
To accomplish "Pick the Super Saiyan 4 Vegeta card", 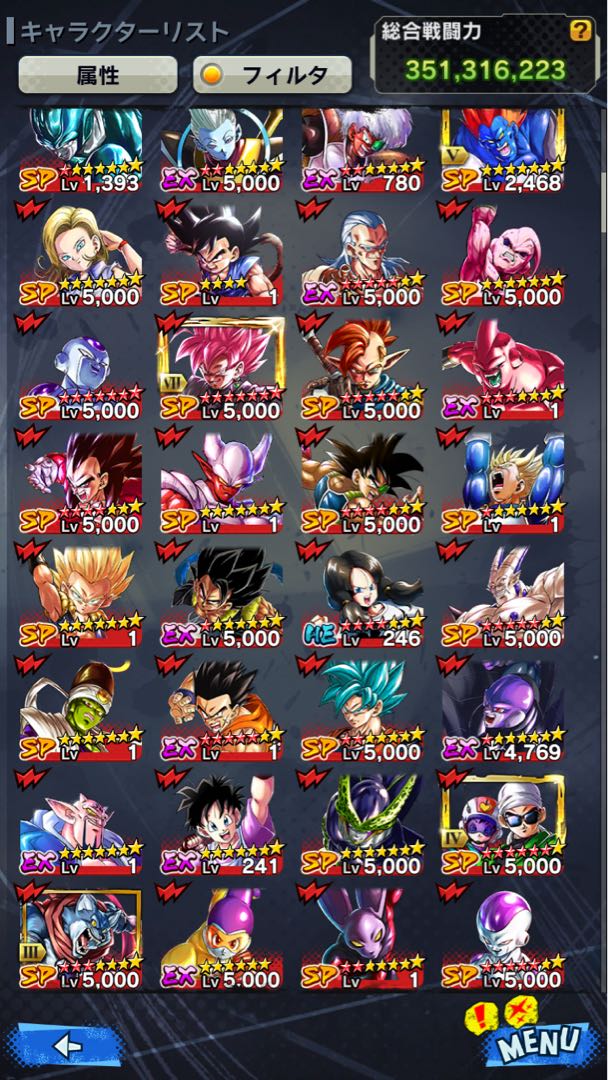I will [81, 482].
